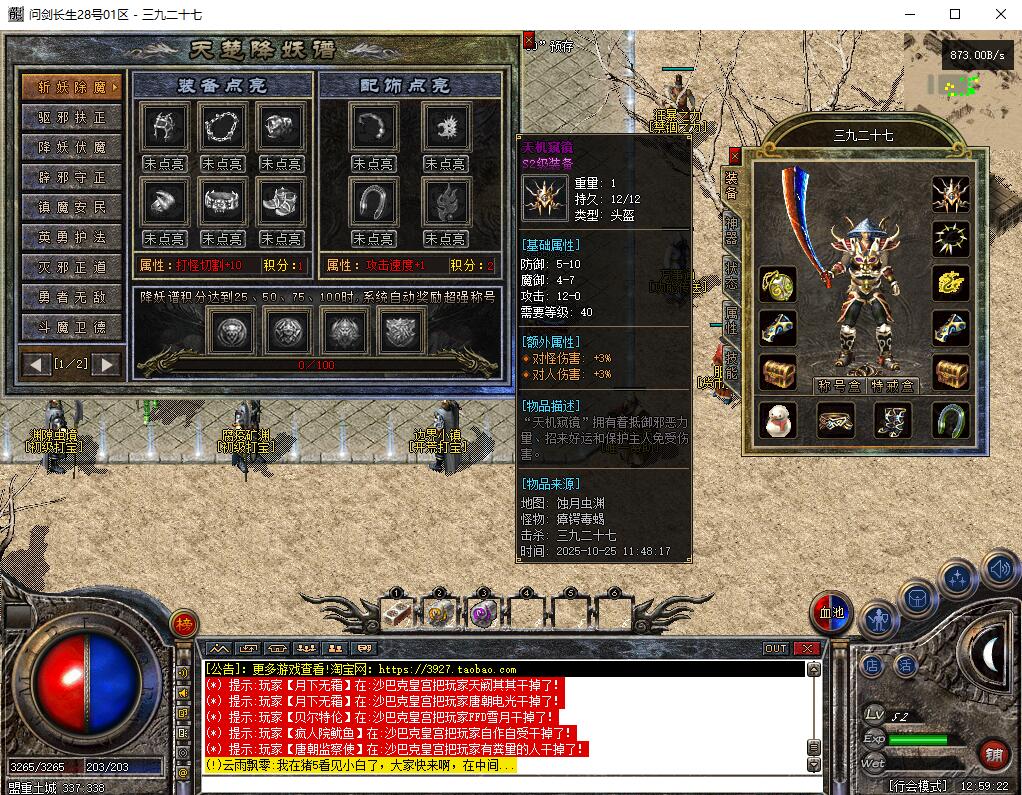Open the 降妖伏魔 category
The width and height of the screenshot is (1022, 795).
point(72,147)
